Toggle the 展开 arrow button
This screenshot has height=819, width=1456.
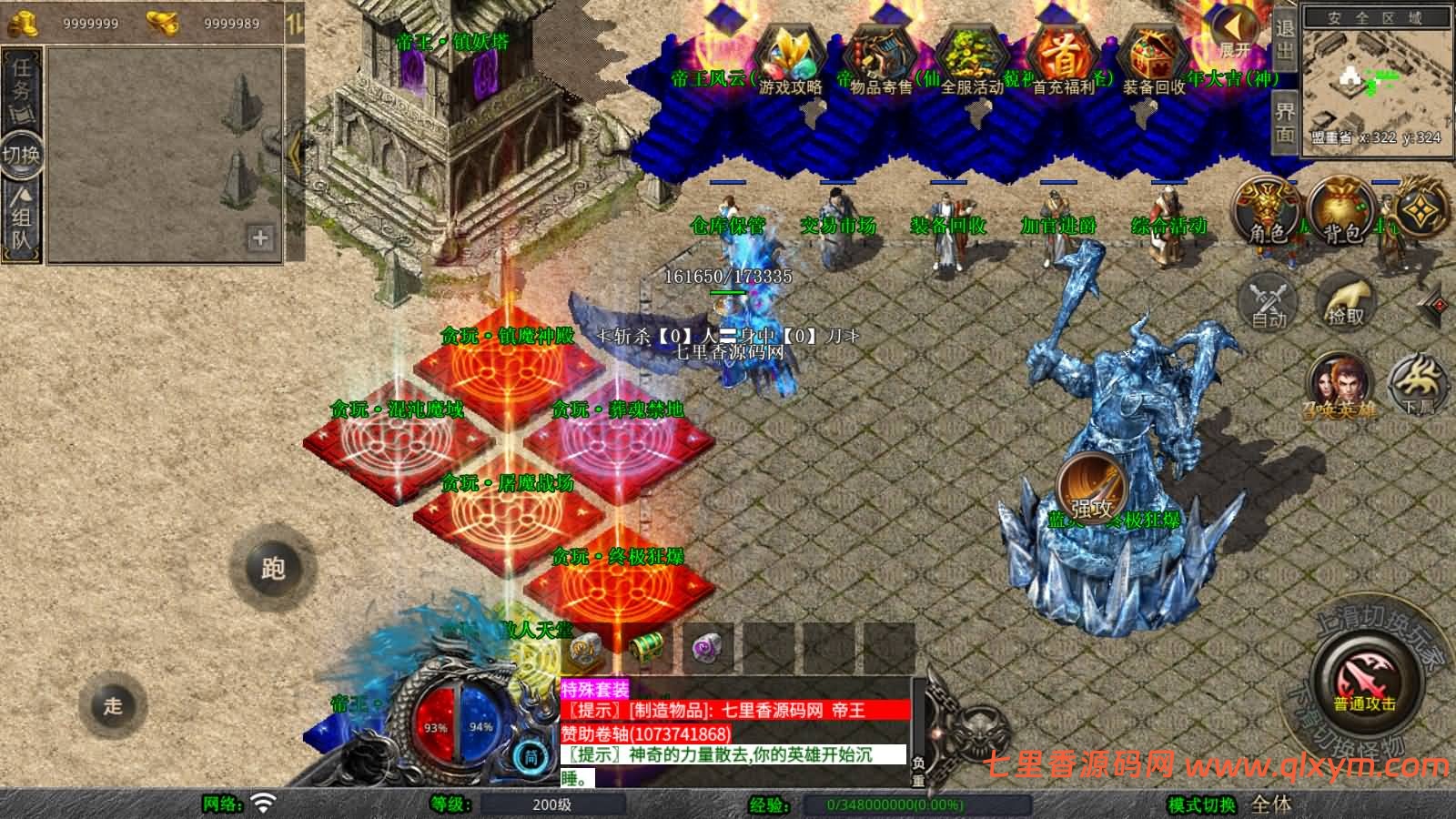coord(1235,35)
